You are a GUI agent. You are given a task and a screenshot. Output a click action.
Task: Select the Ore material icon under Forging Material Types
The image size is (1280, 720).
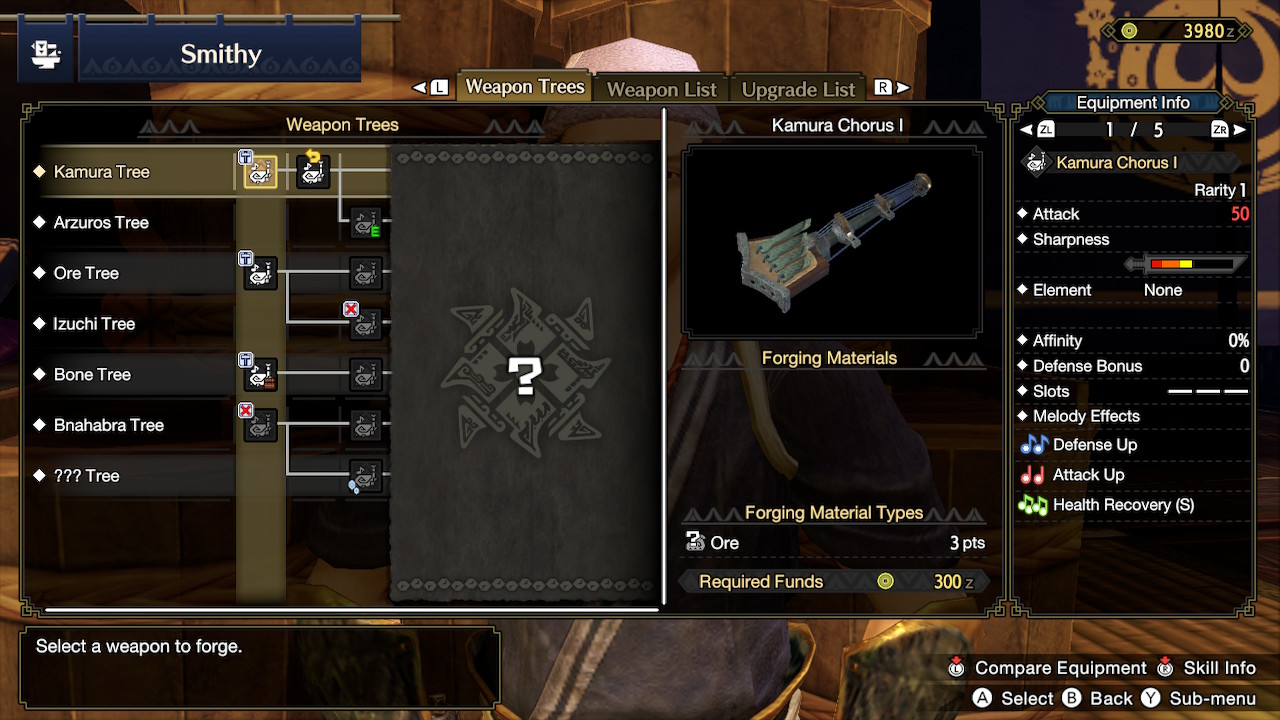tap(694, 542)
